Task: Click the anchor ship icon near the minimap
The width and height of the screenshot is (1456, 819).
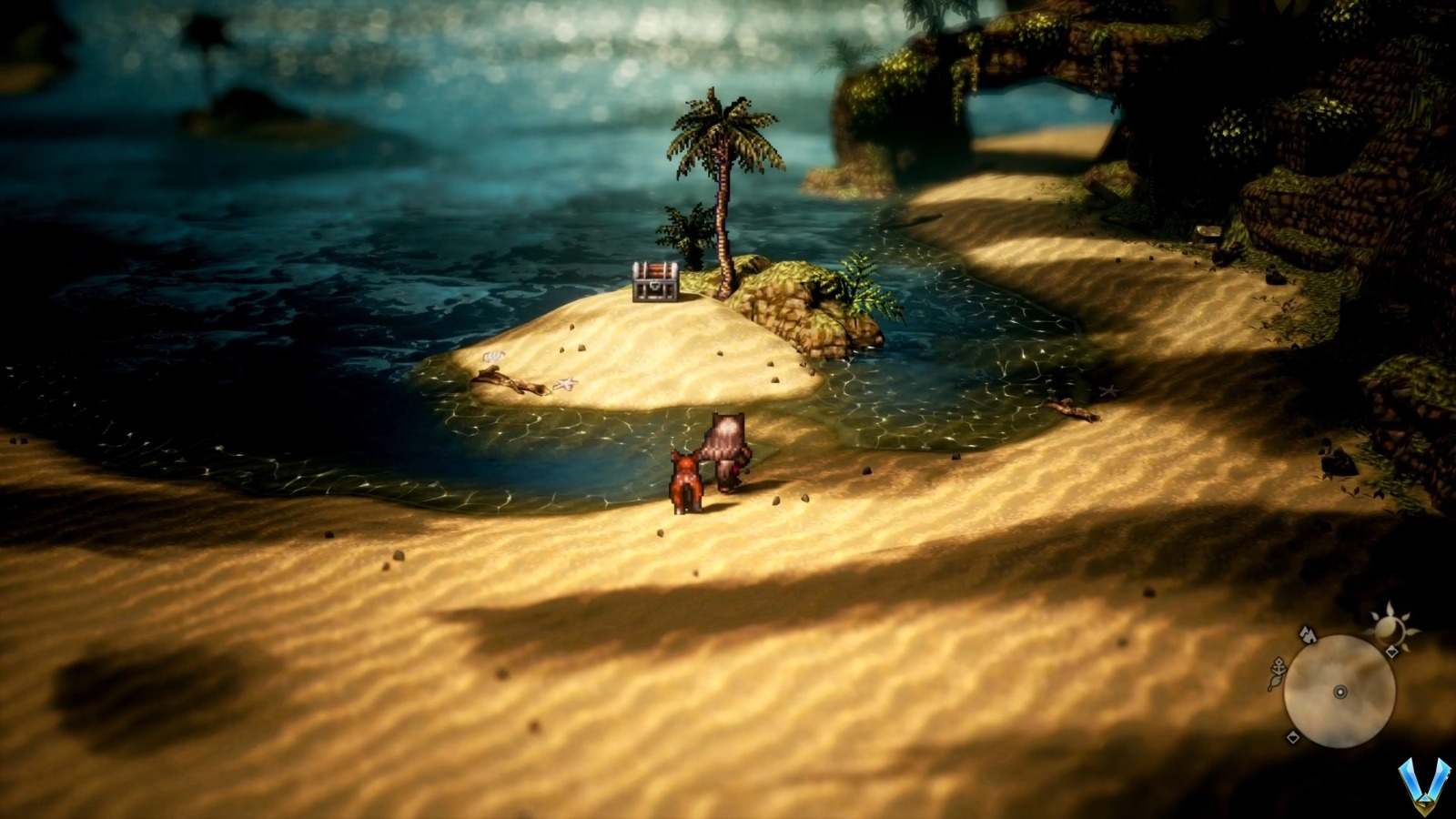Action: [x=1279, y=667]
